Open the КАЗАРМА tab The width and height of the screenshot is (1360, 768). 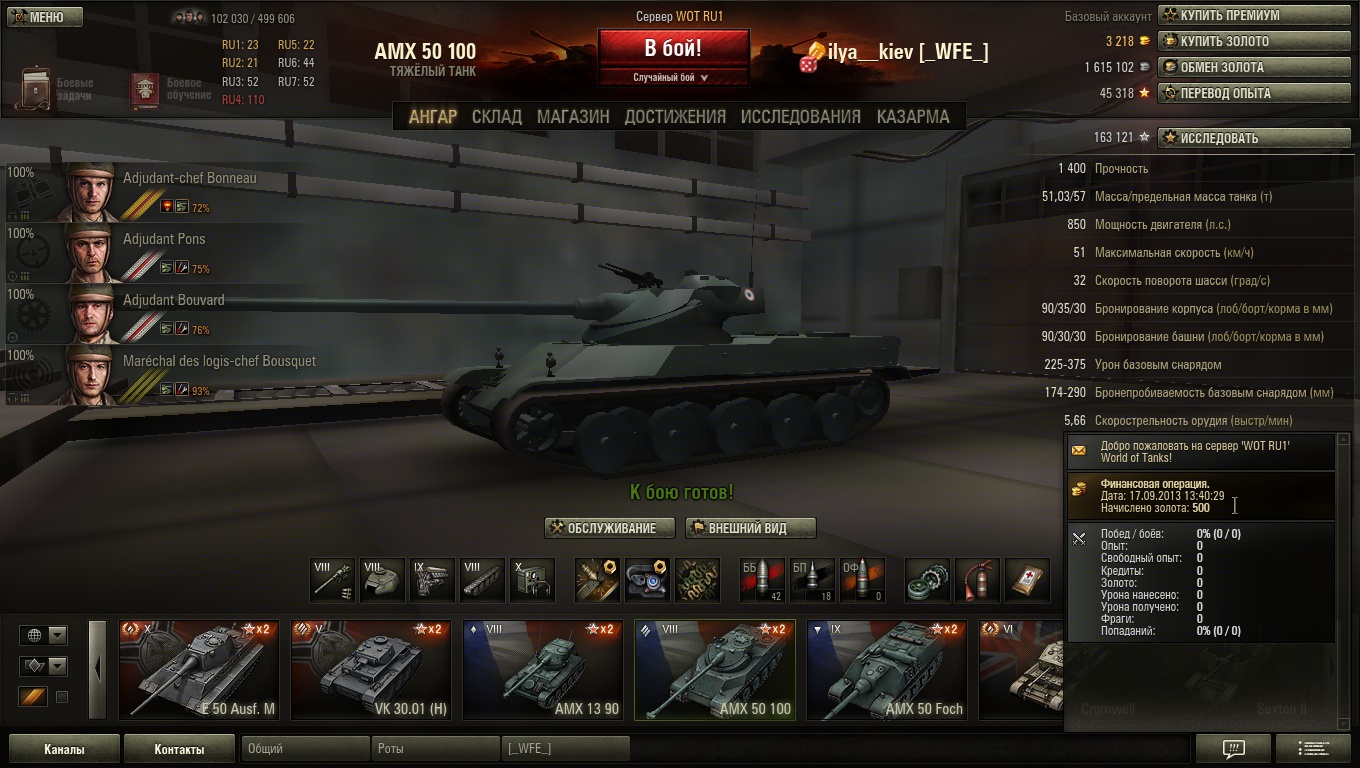(x=913, y=117)
